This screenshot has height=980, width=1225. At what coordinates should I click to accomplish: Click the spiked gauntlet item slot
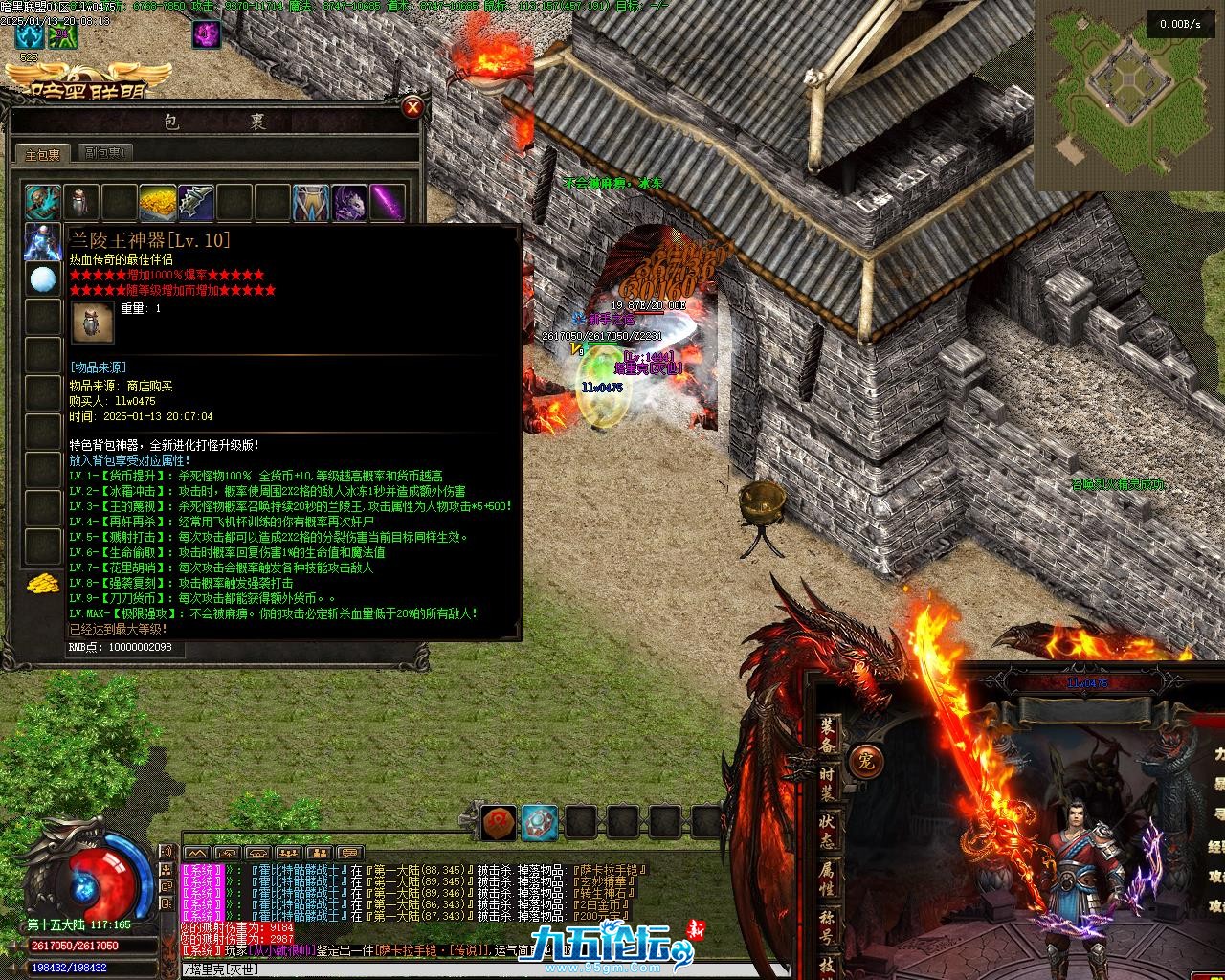coord(195,203)
